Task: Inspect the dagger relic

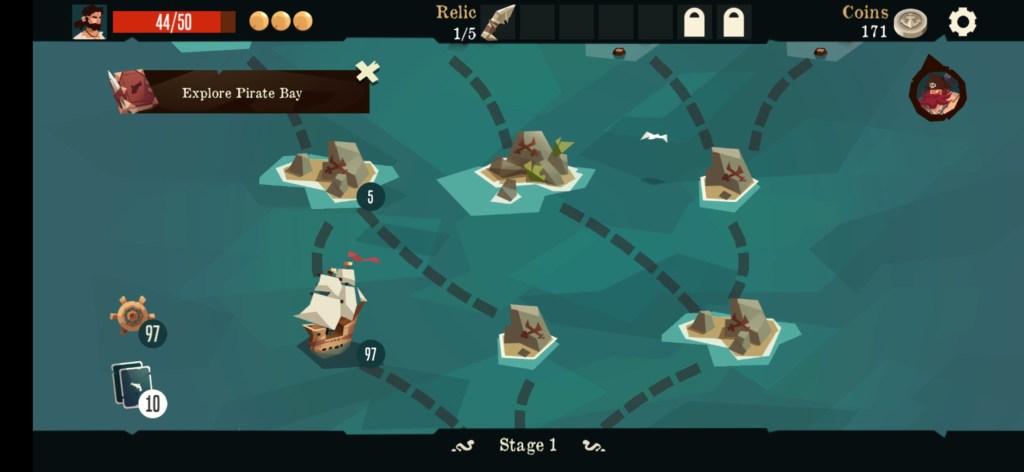Action: (x=497, y=22)
